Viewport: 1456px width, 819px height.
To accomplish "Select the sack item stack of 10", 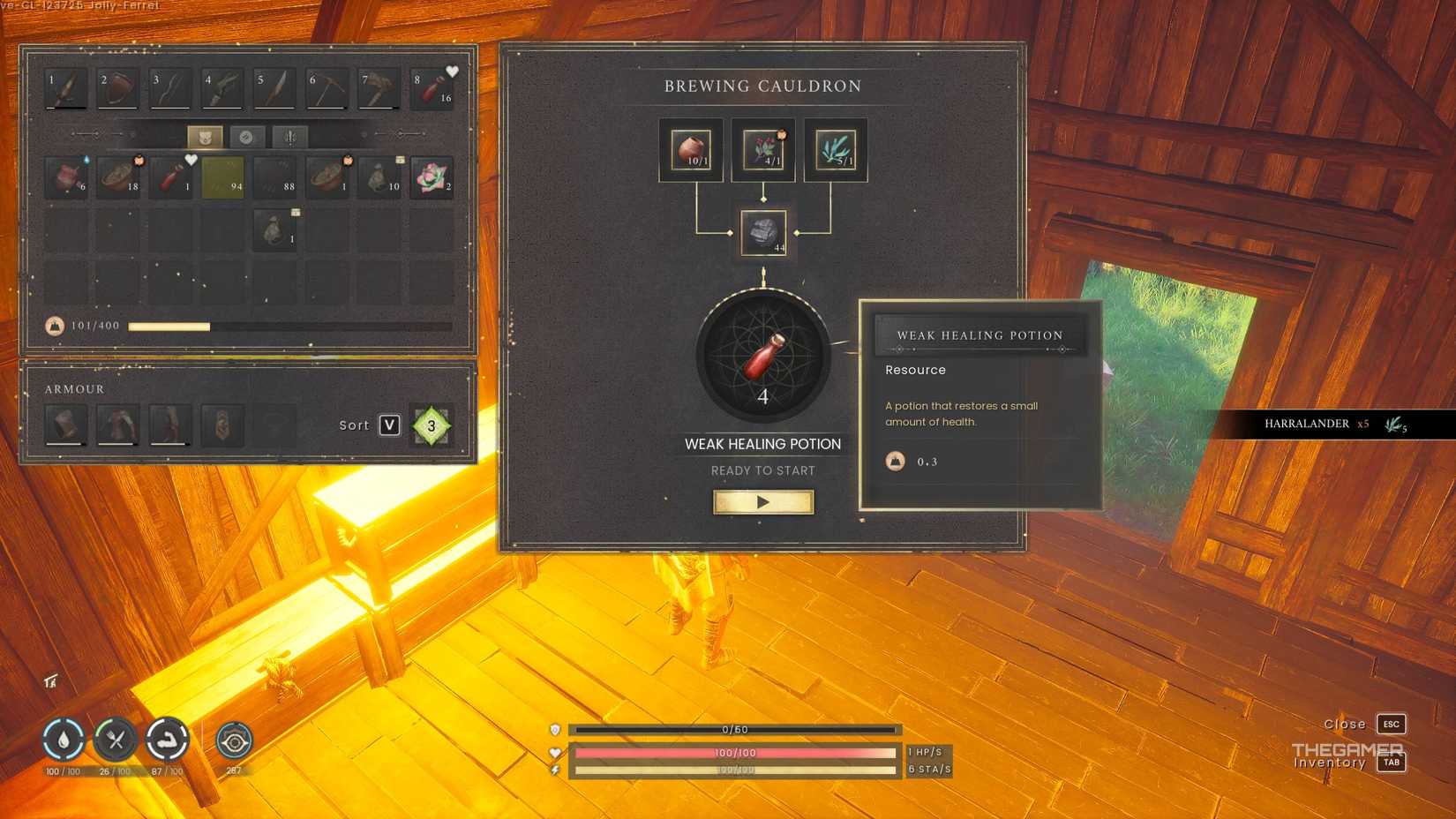I will coord(379,177).
